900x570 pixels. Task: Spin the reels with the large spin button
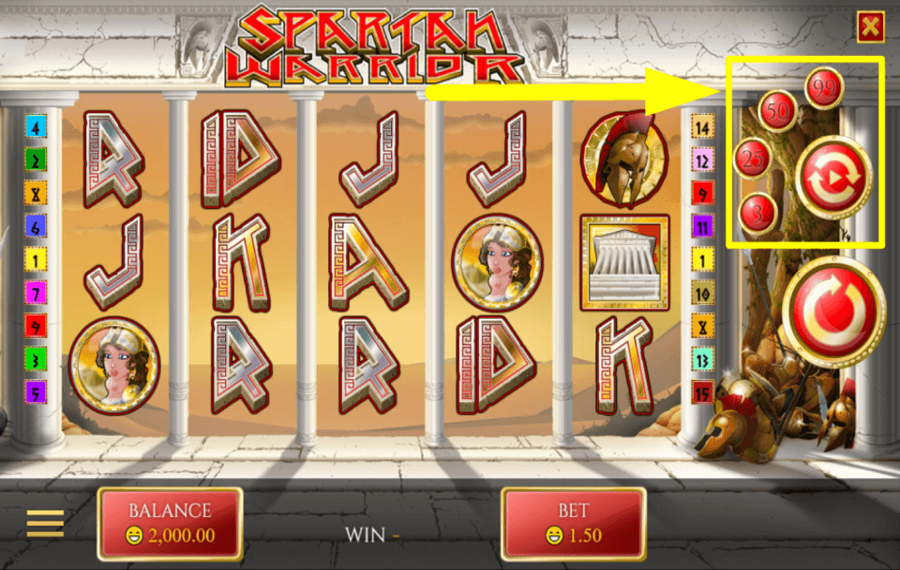[x=834, y=310]
